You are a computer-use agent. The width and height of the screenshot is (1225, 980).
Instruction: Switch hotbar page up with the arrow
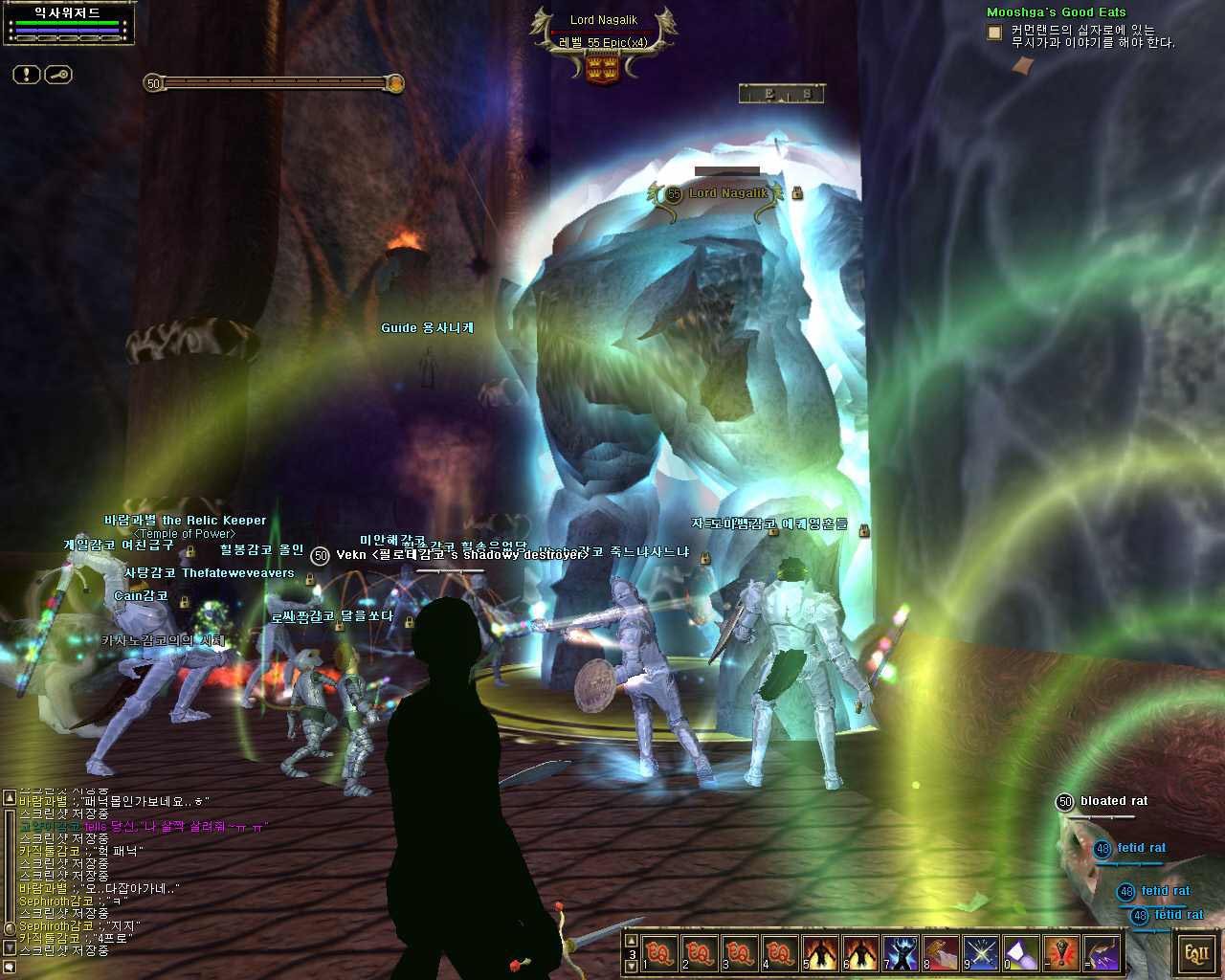coord(631,942)
